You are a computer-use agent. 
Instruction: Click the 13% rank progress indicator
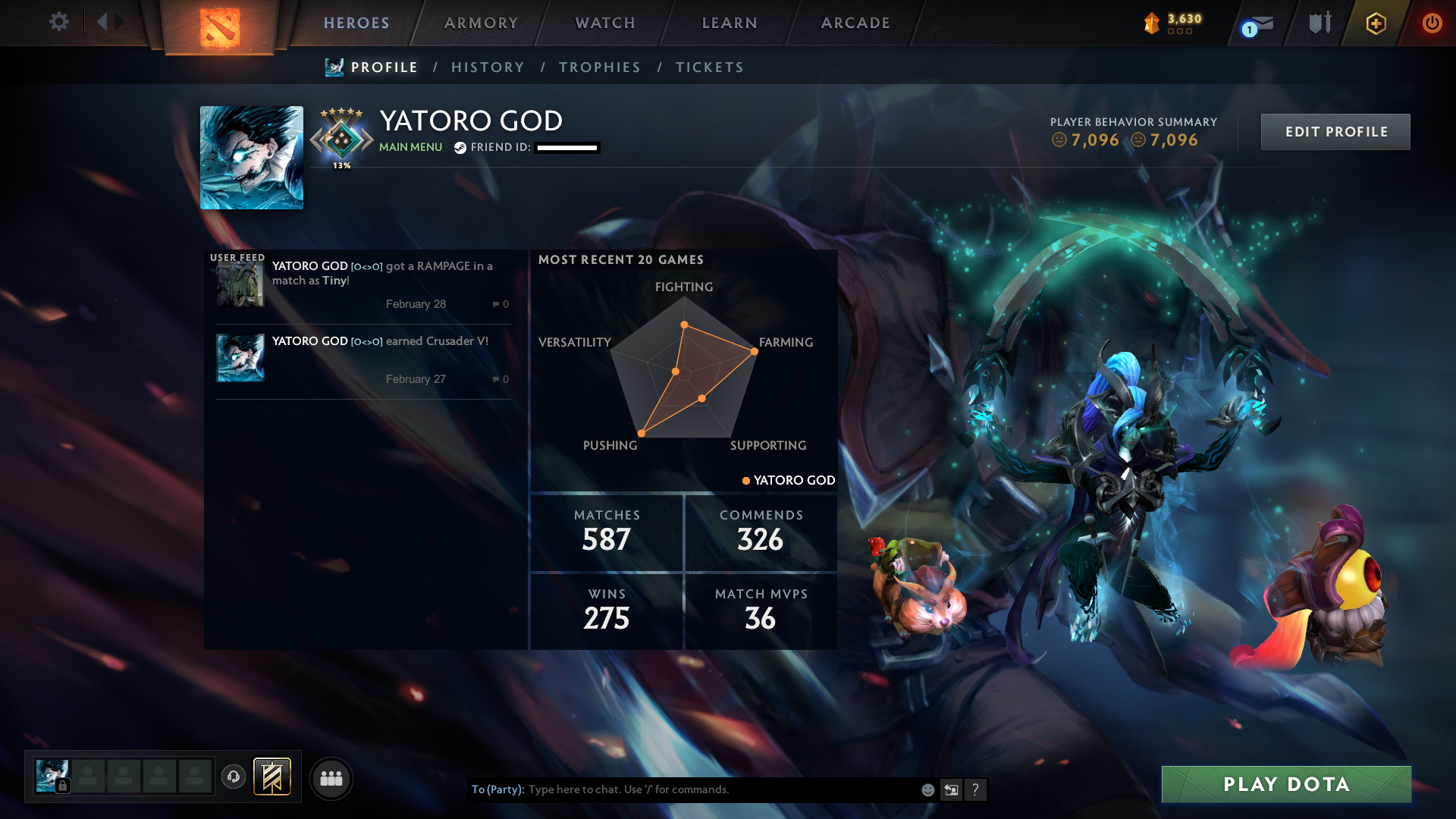(343, 164)
